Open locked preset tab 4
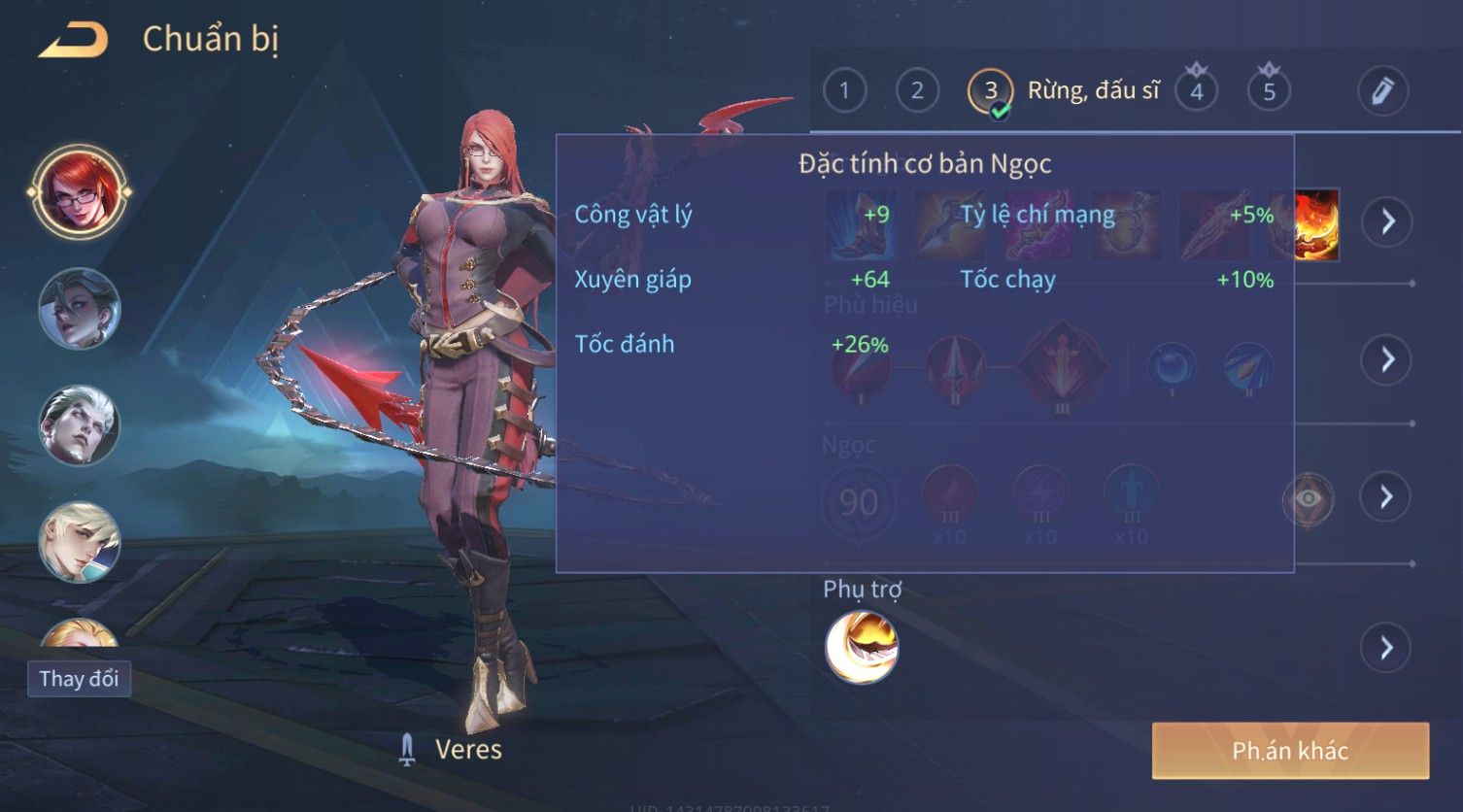This screenshot has height=812, width=1463. tap(1197, 91)
